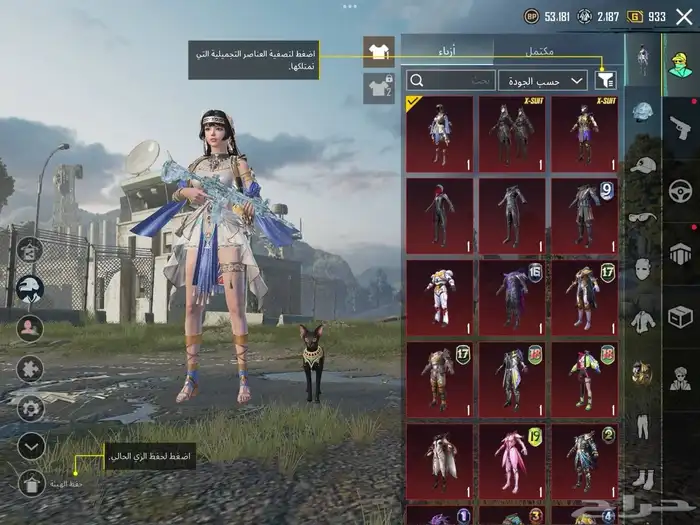Viewport: 700px width, 525px height.
Task: Select the pink outfit with badge 19
Action: pyautogui.click(x=512, y=462)
